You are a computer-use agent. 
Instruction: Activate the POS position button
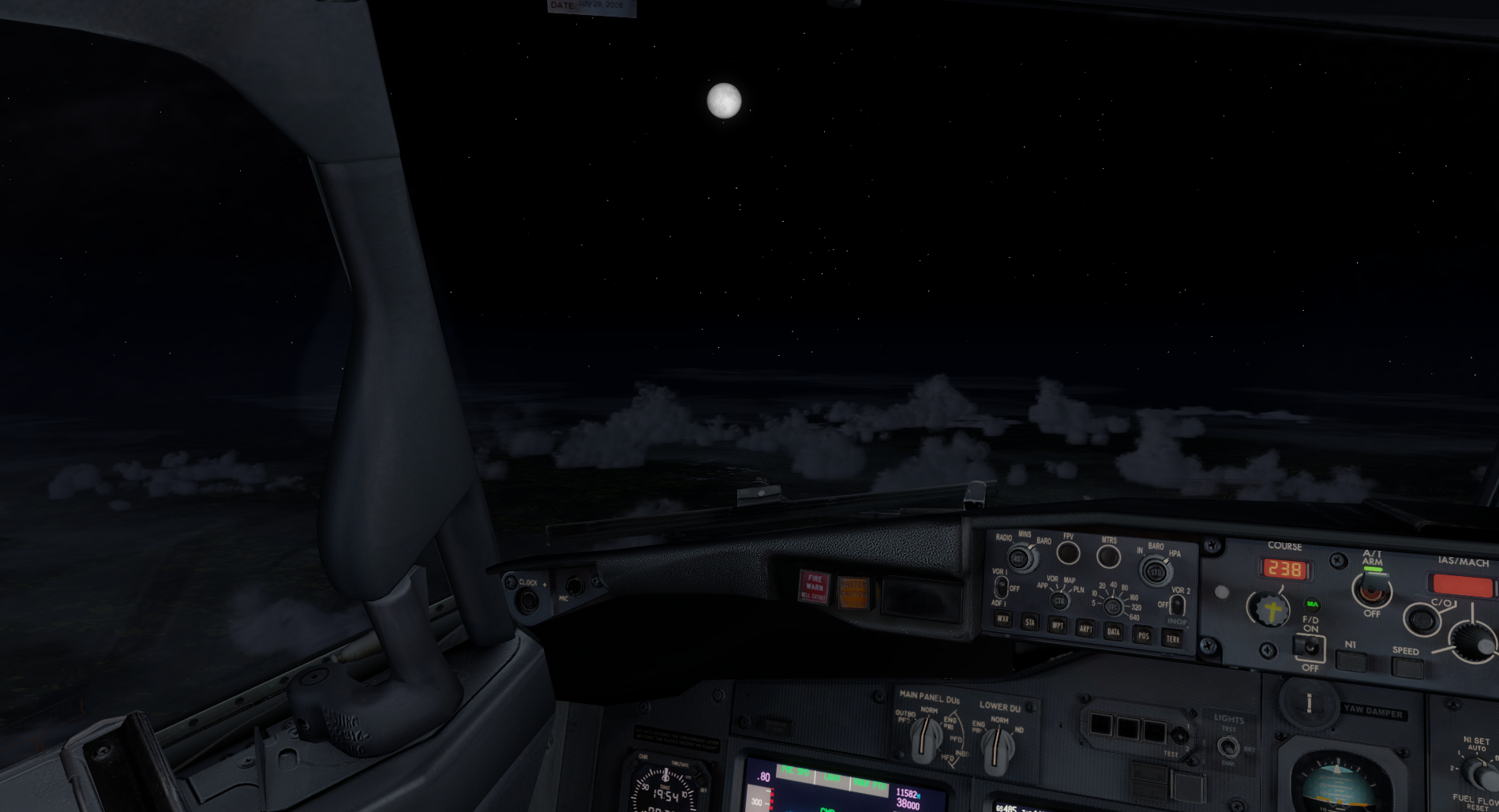click(x=1142, y=634)
